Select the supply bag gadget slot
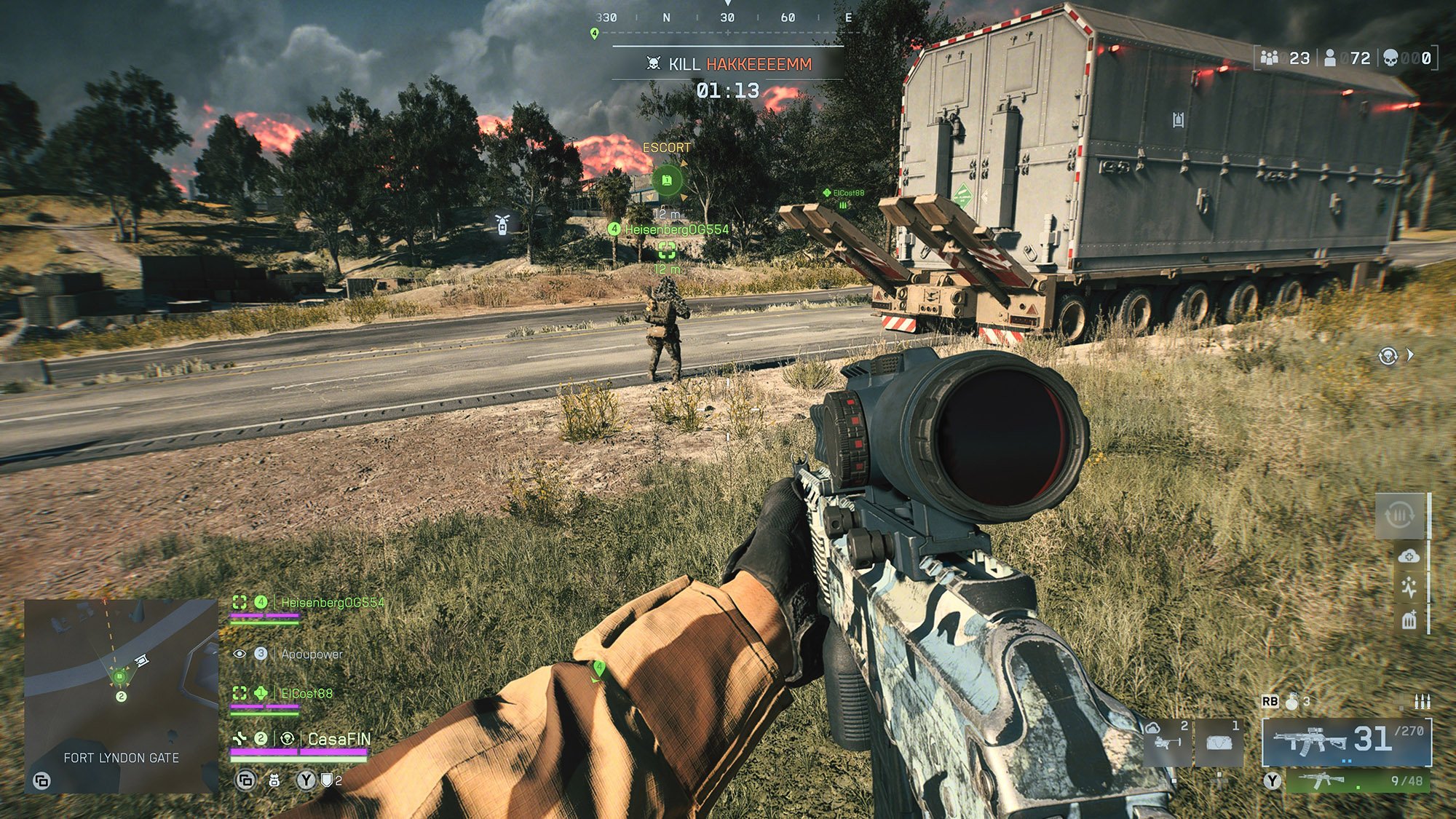 tap(1219, 743)
